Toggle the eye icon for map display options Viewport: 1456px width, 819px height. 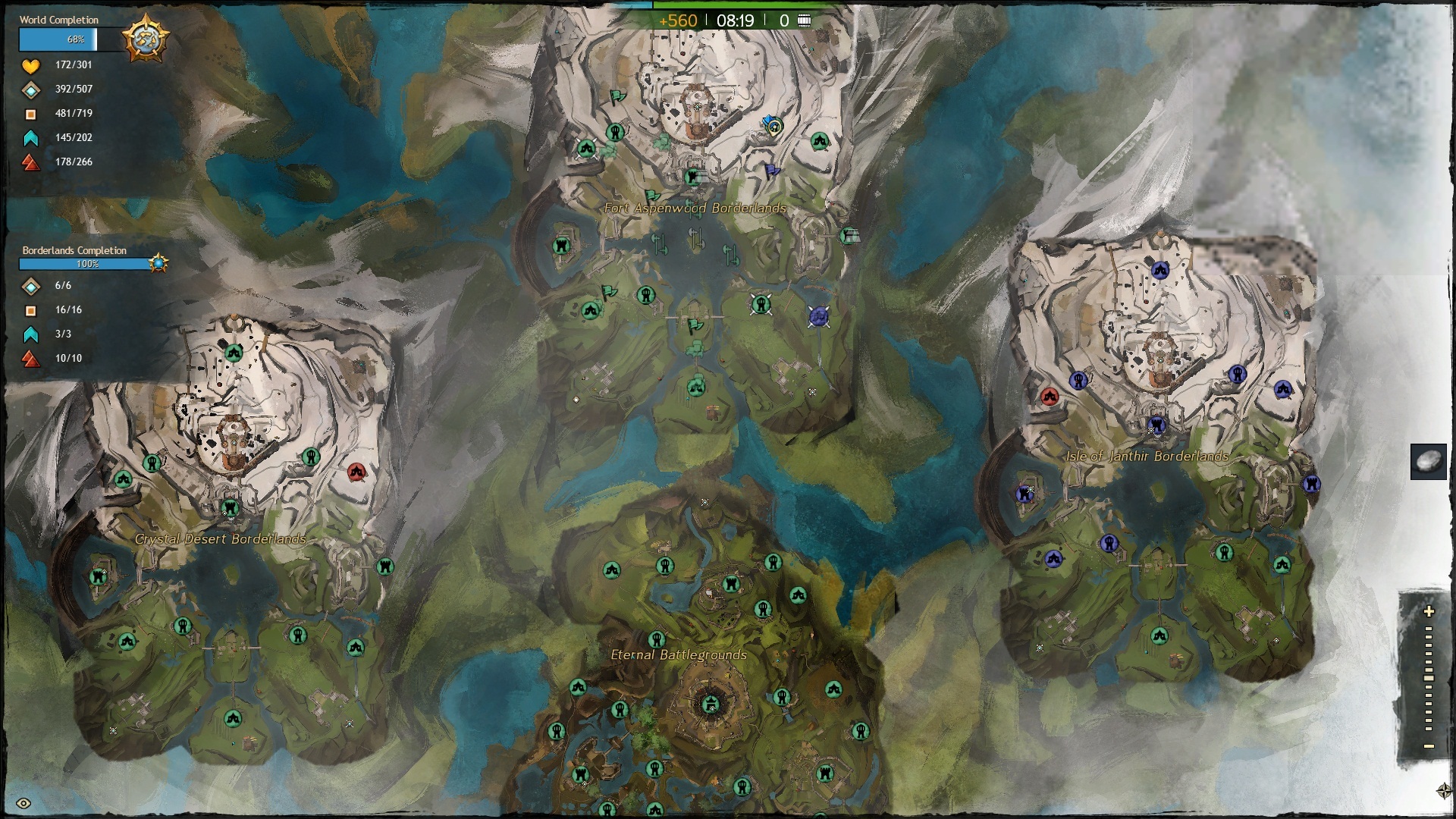tap(24, 804)
